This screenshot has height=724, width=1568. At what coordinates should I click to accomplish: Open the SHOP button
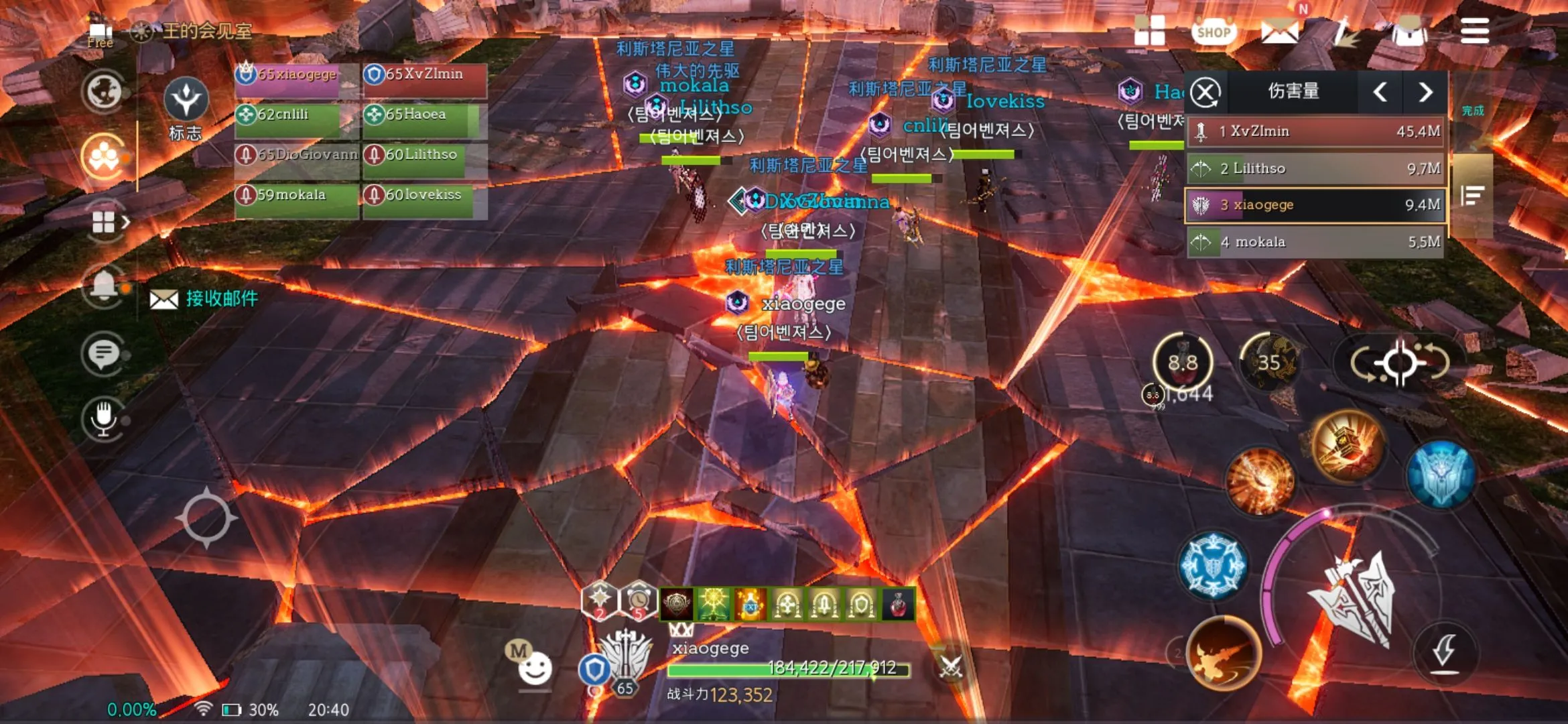pos(1213,32)
